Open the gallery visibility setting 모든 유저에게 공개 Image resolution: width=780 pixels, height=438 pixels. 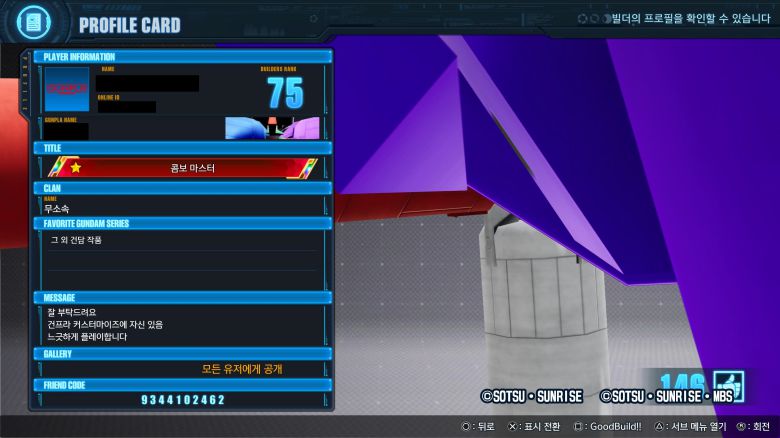242,369
